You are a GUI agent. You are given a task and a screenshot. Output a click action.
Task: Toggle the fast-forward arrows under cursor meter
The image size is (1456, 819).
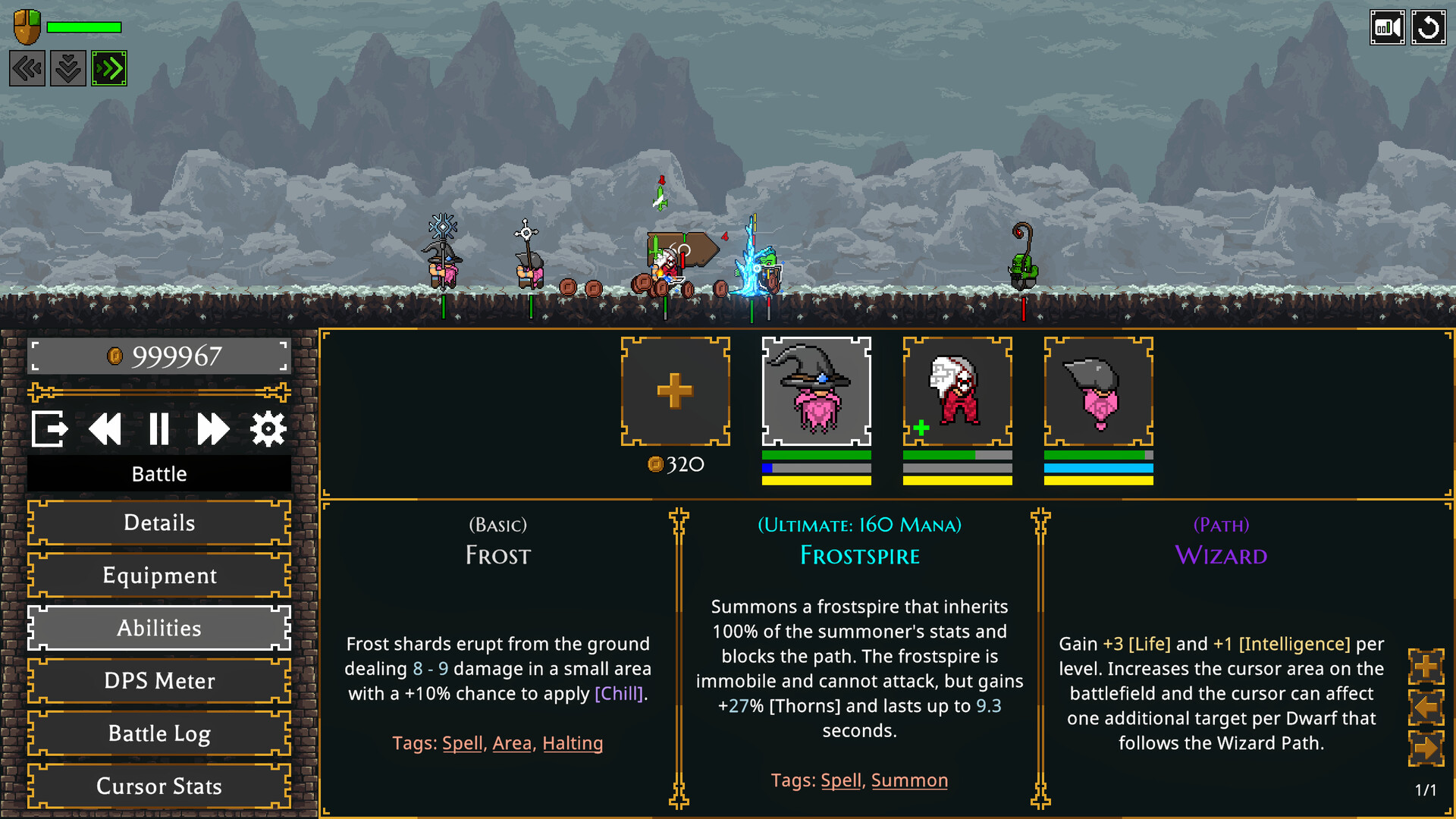(x=109, y=67)
